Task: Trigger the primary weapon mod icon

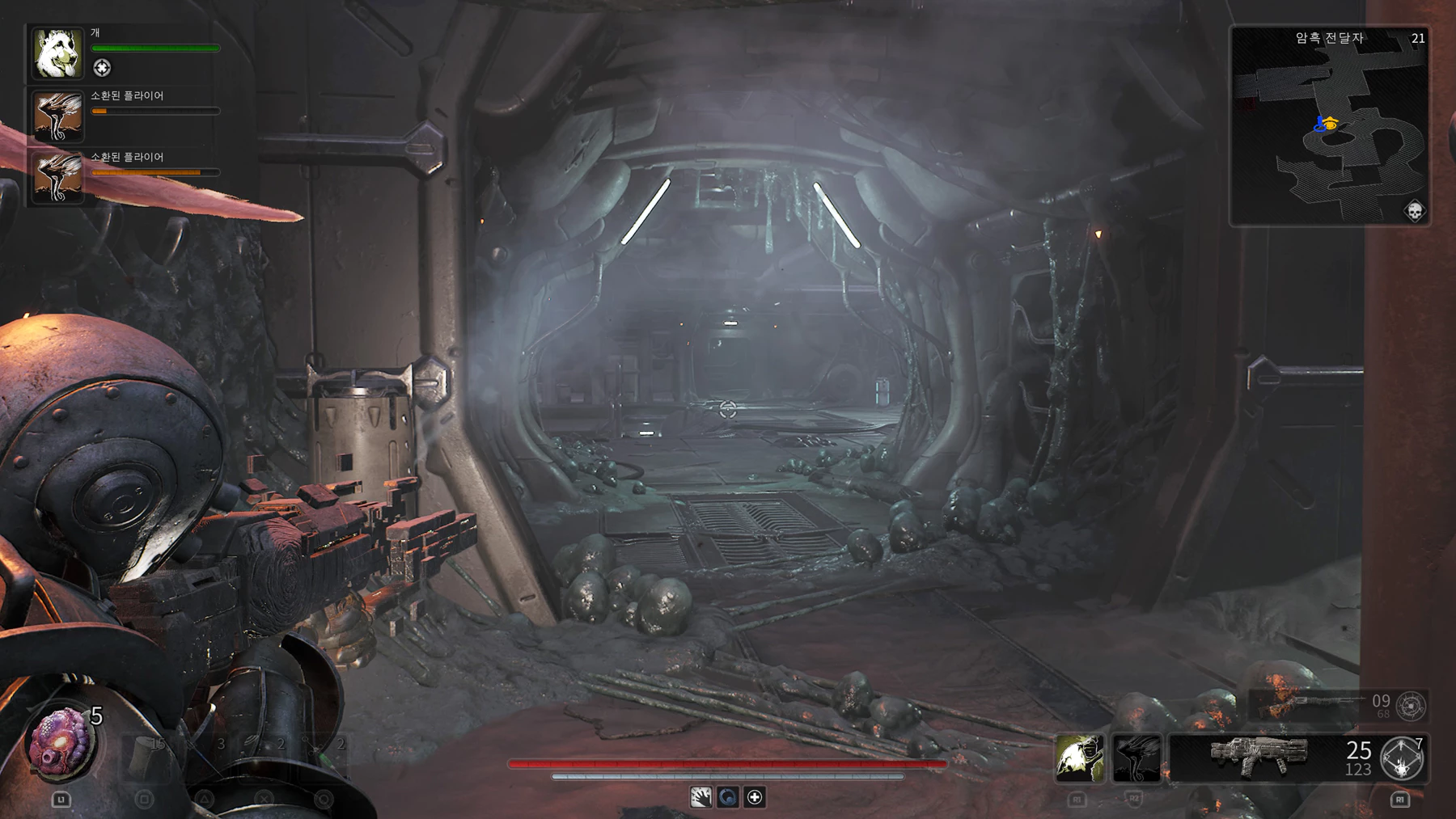Action: (1403, 759)
